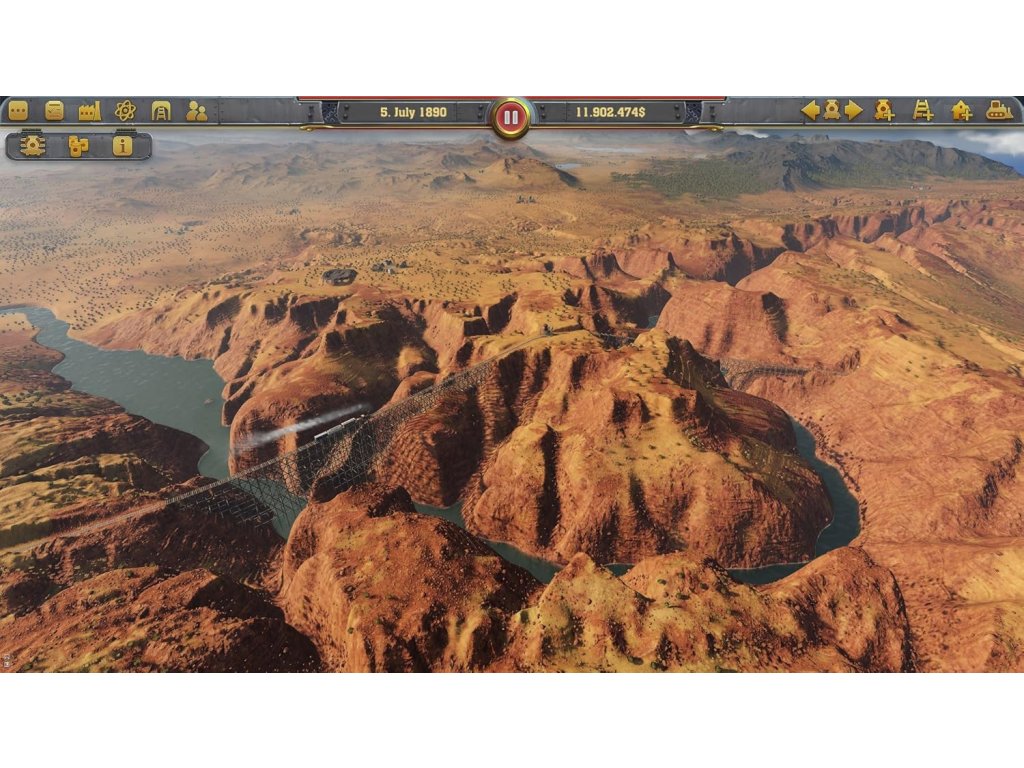Select the next train arrow

pyautogui.click(x=853, y=111)
